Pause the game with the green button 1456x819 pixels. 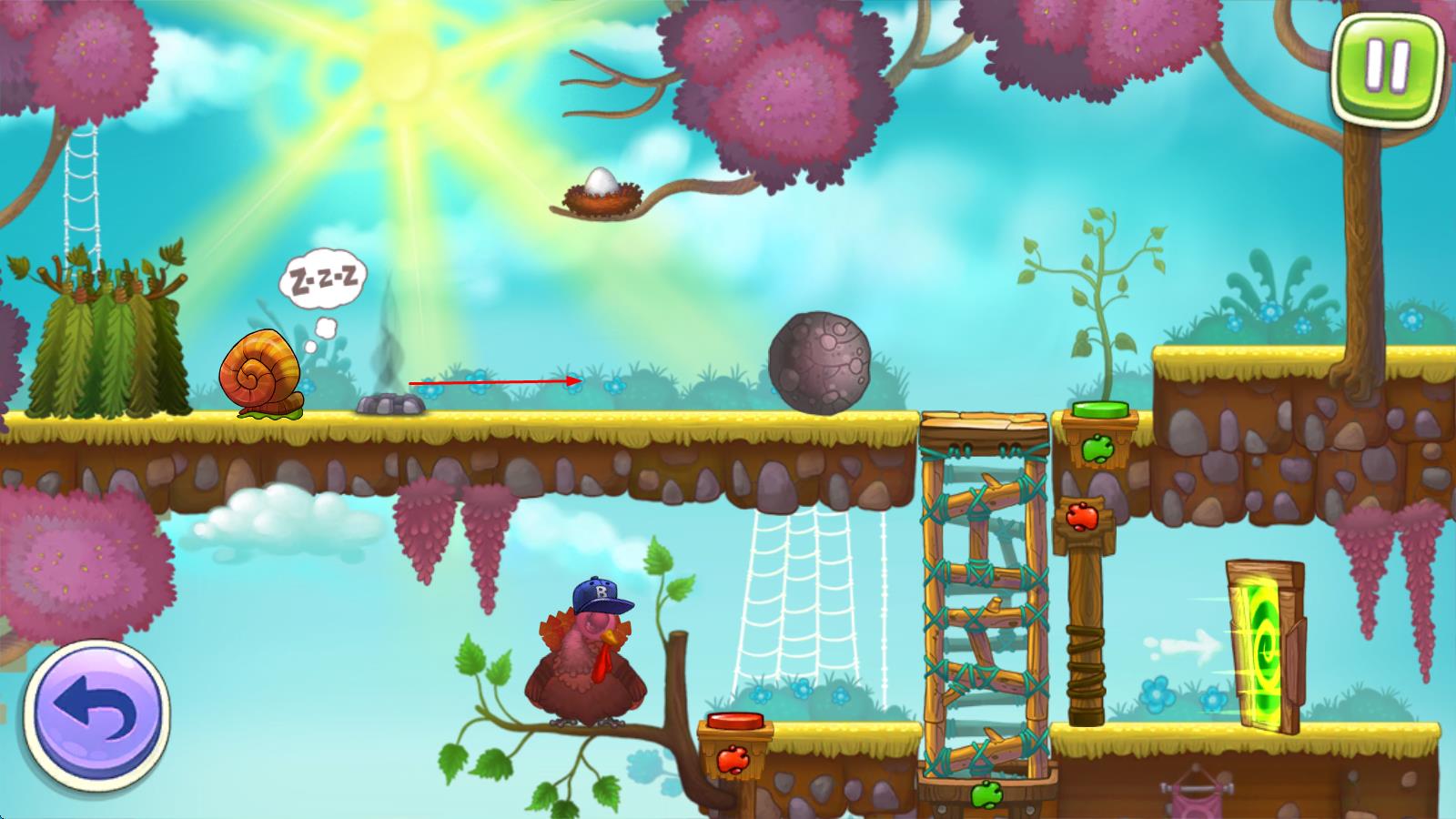(x=1387, y=66)
